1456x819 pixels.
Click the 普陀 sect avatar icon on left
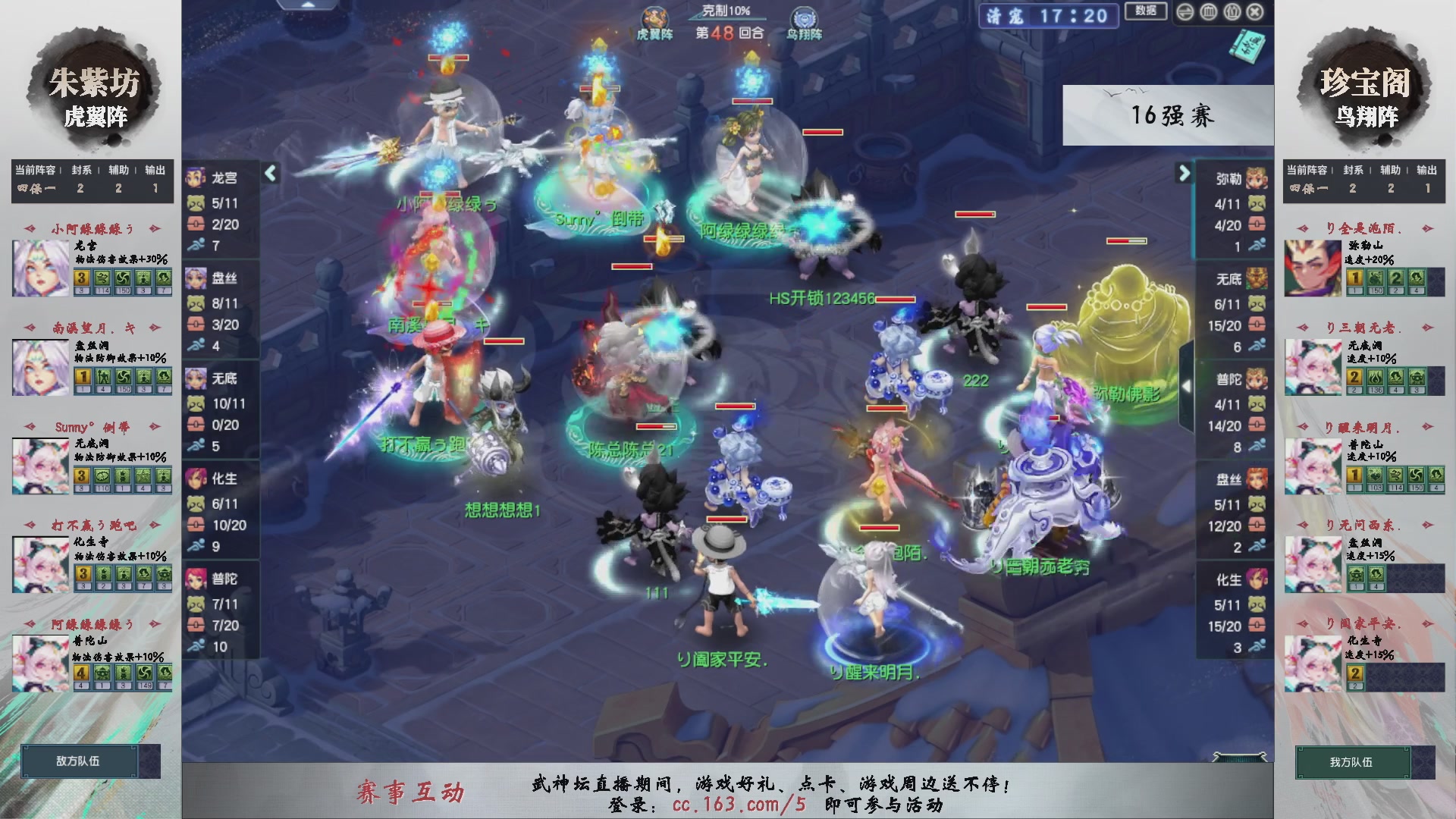click(195, 578)
